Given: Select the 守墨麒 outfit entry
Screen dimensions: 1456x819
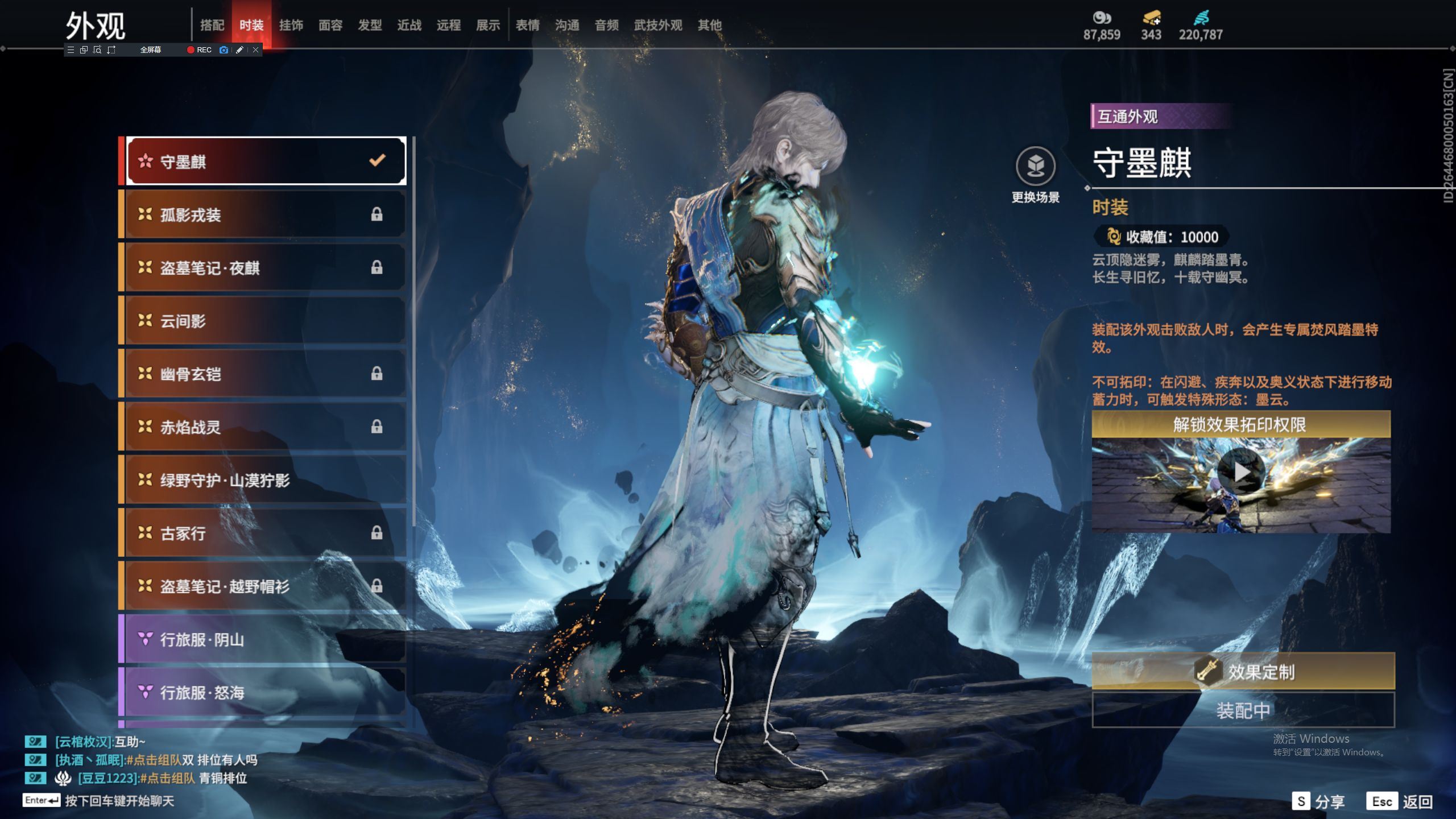Looking at the screenshot, I should (265, 162).
